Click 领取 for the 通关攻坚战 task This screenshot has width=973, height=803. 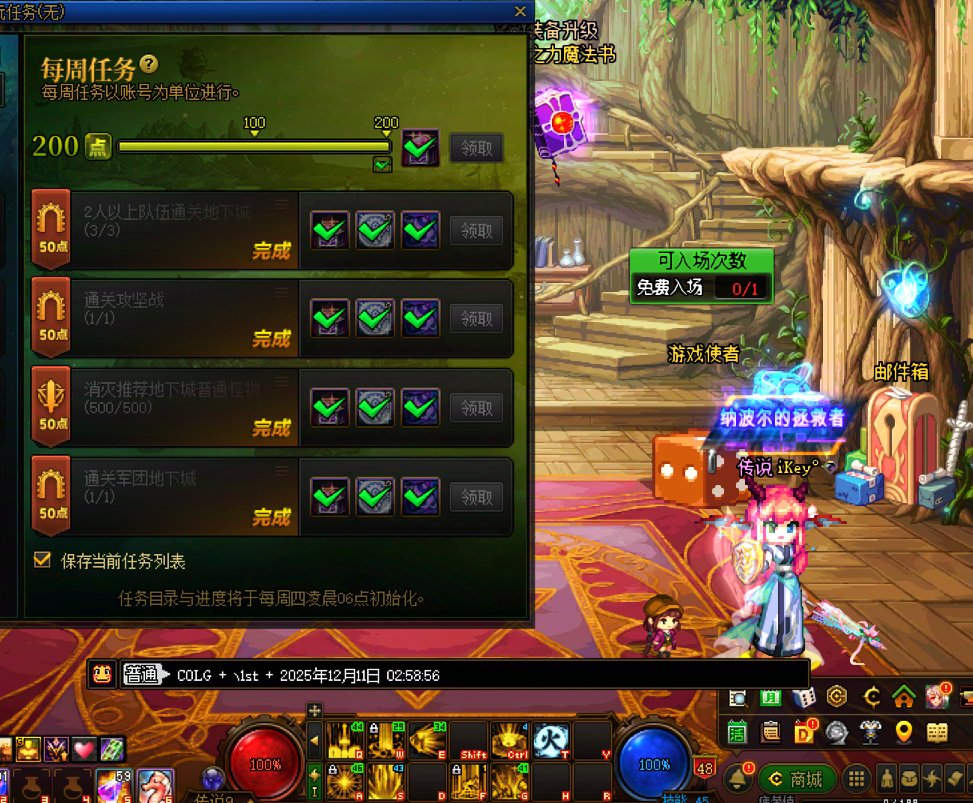(x=476, y=319)
